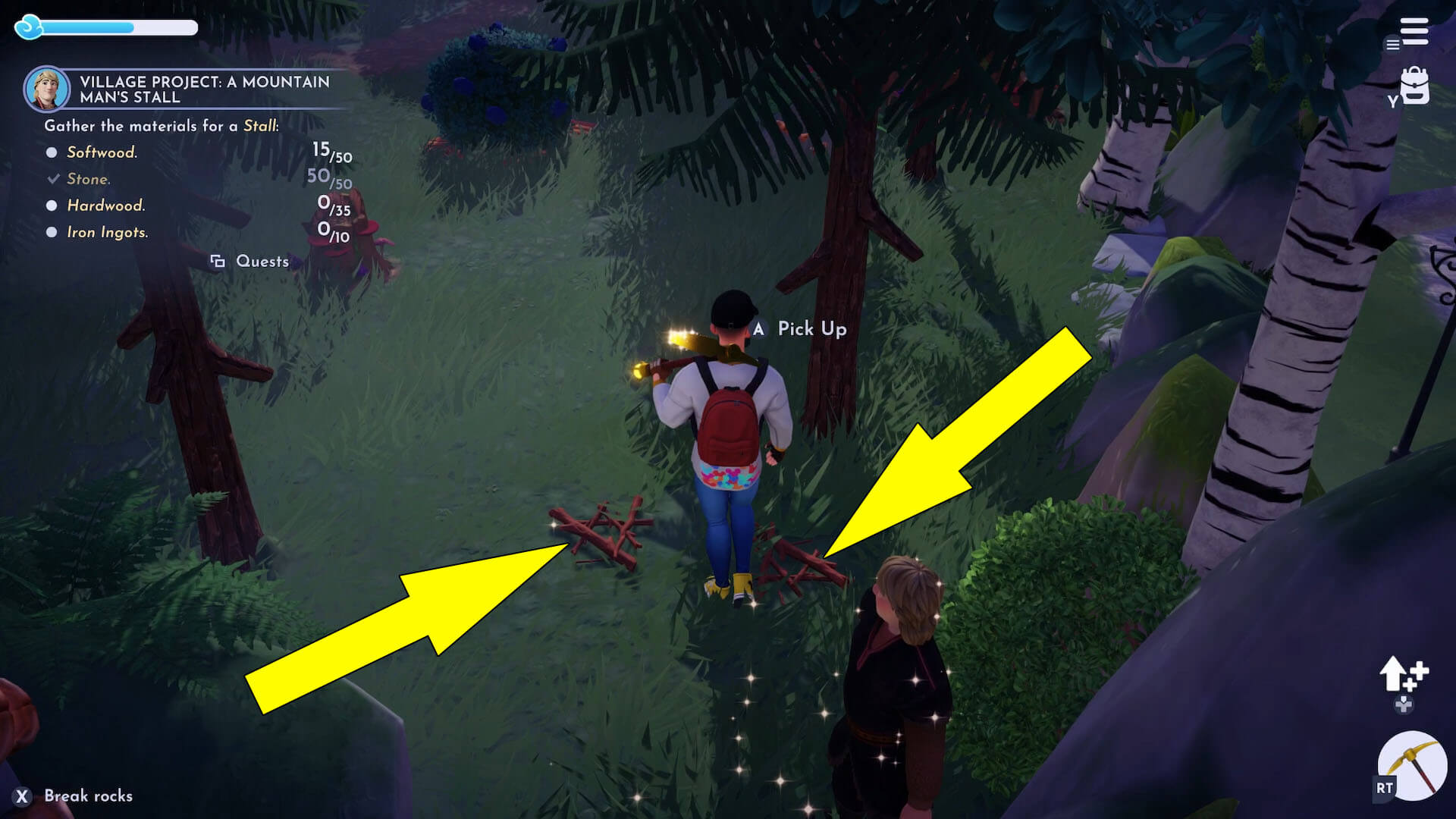Open the Village Project quest title
The image size is (1456, 819).
click(205, 89)
